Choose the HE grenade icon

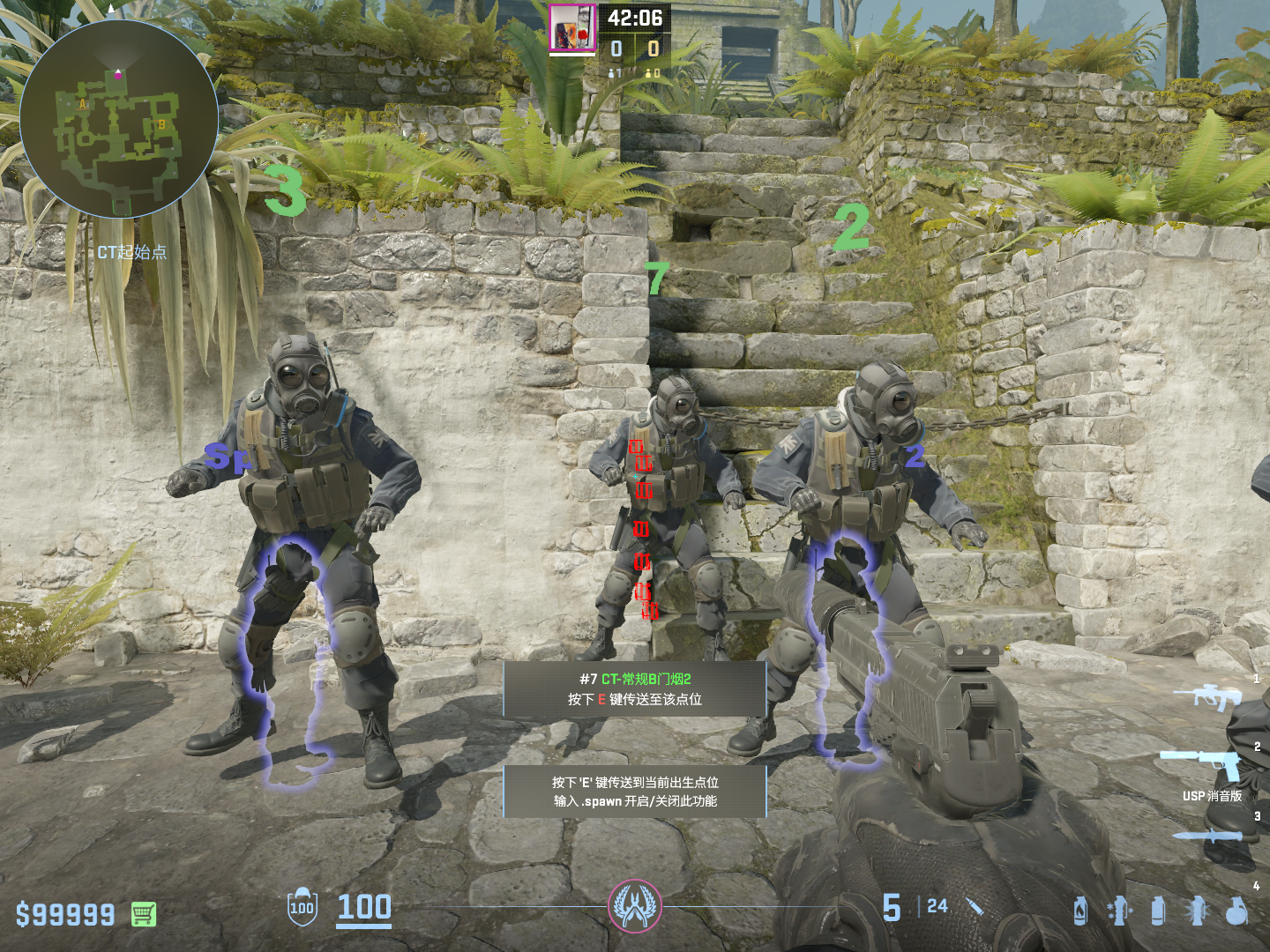click(1237, 911)
